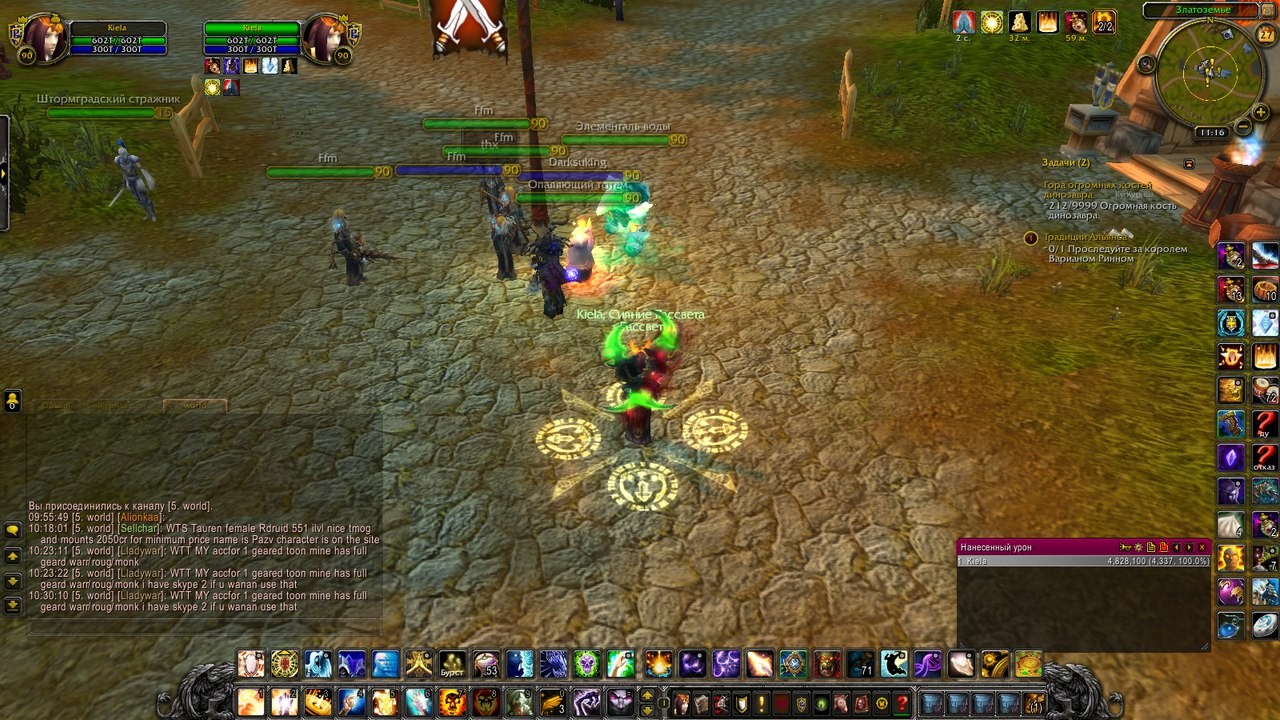Zoom out the minimap with the minus button
Image resolution: width=1280 pixels, height=720 pixels.
1242,127
